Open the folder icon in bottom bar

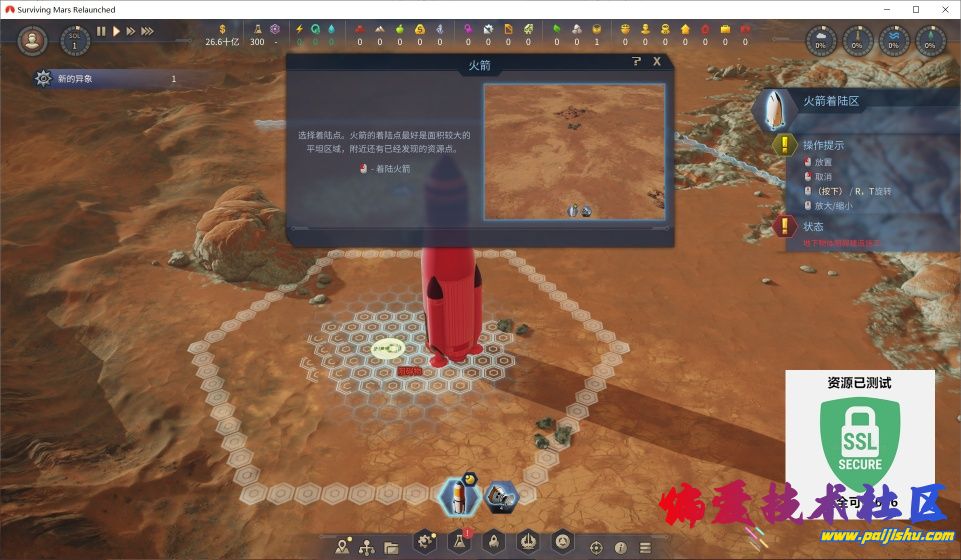coord(390,546)
